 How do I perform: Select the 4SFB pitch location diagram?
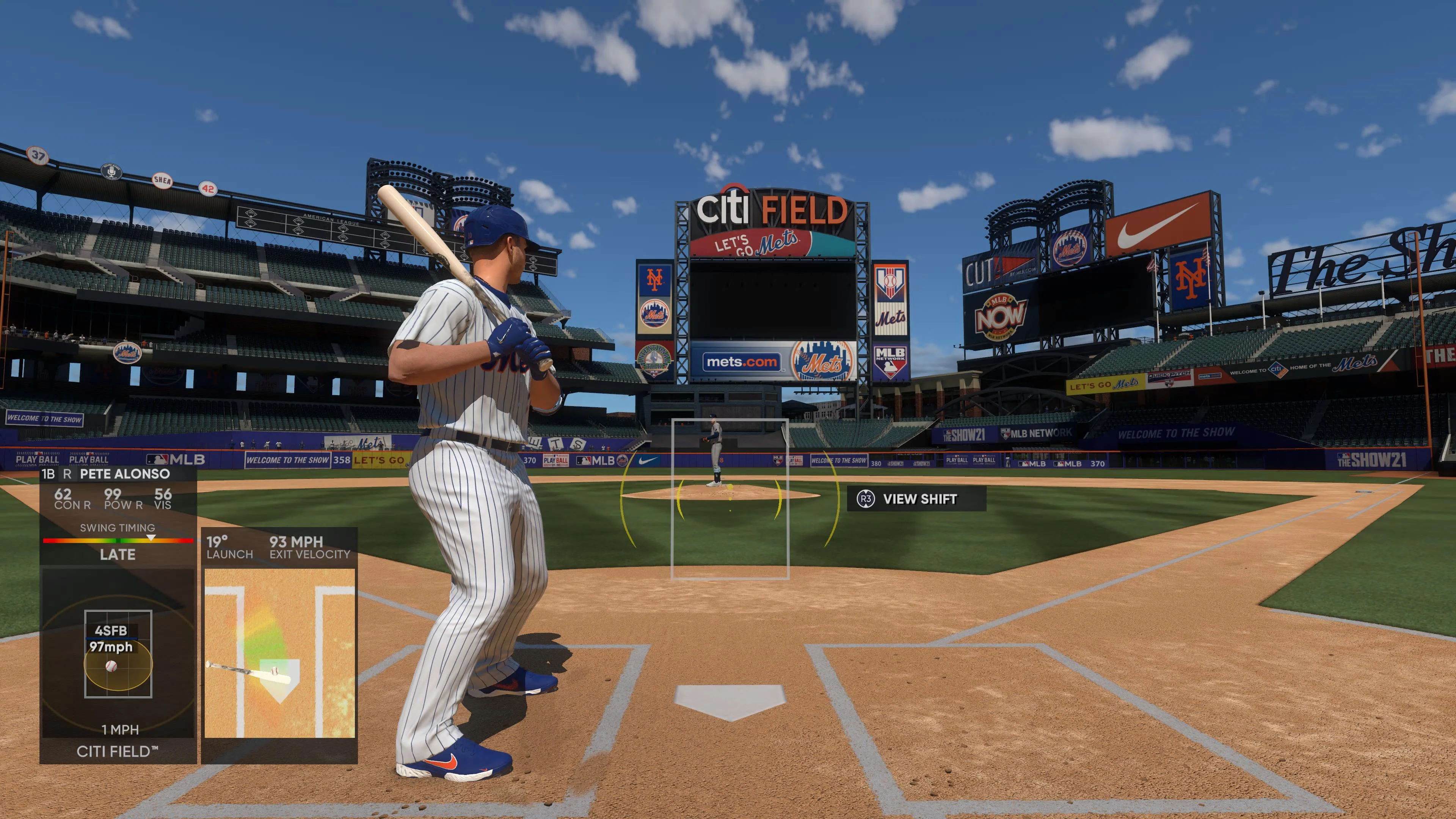pos(118,653)
